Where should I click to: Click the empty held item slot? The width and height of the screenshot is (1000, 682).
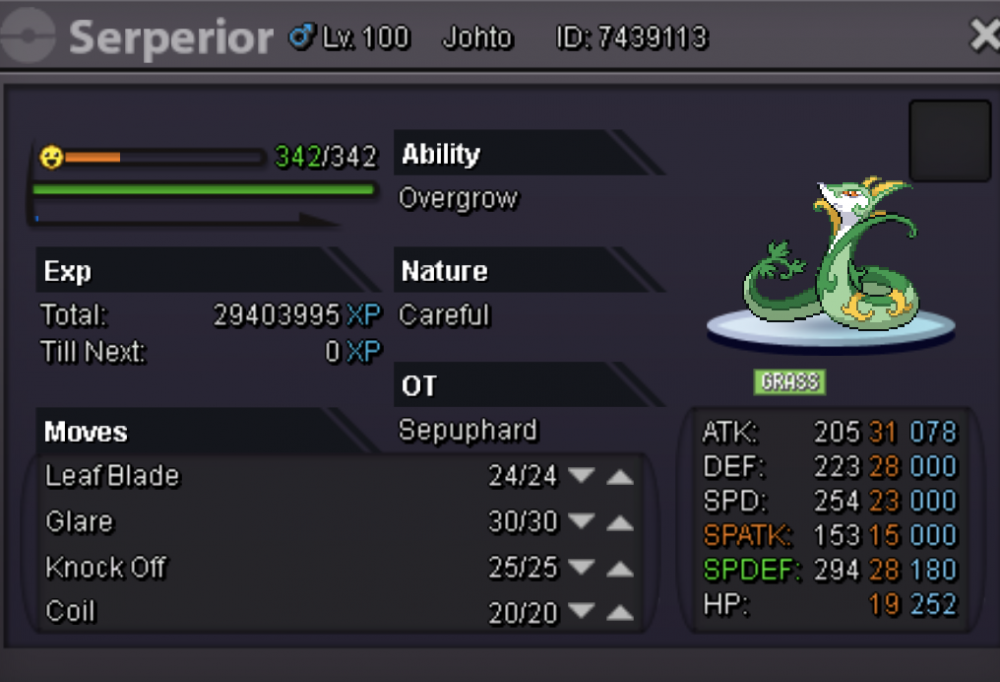pos(949,140)
